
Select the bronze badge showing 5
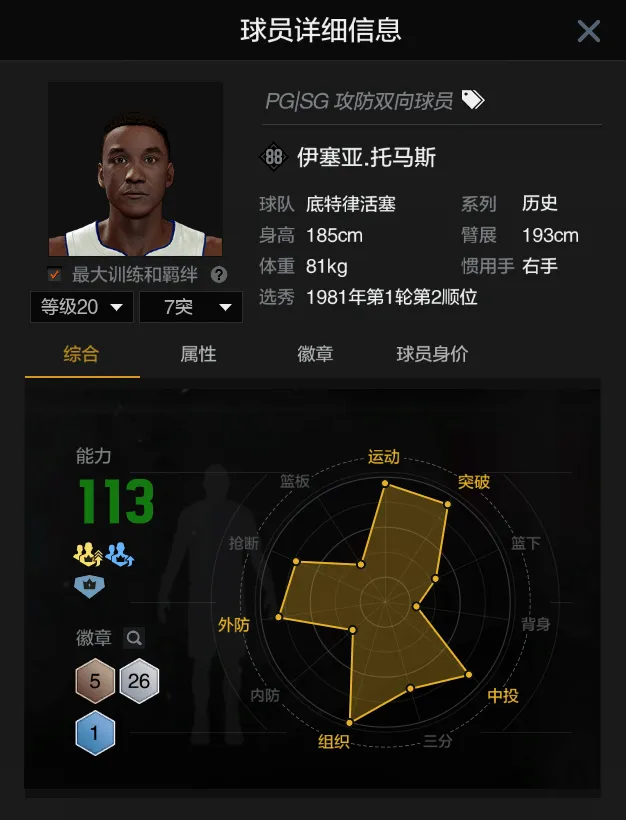pos(95,682)
